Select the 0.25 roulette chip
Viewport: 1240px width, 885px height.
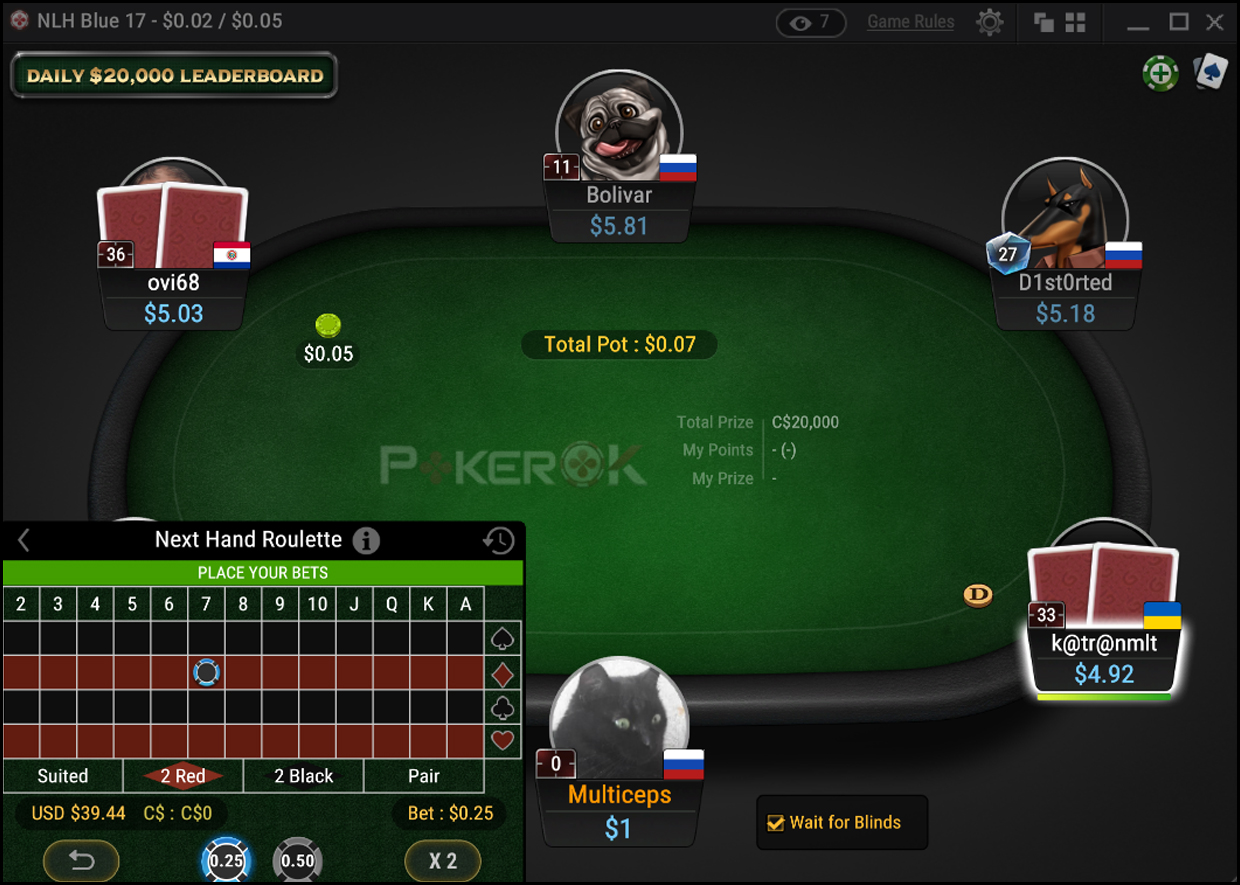click(x=226, y=860)
